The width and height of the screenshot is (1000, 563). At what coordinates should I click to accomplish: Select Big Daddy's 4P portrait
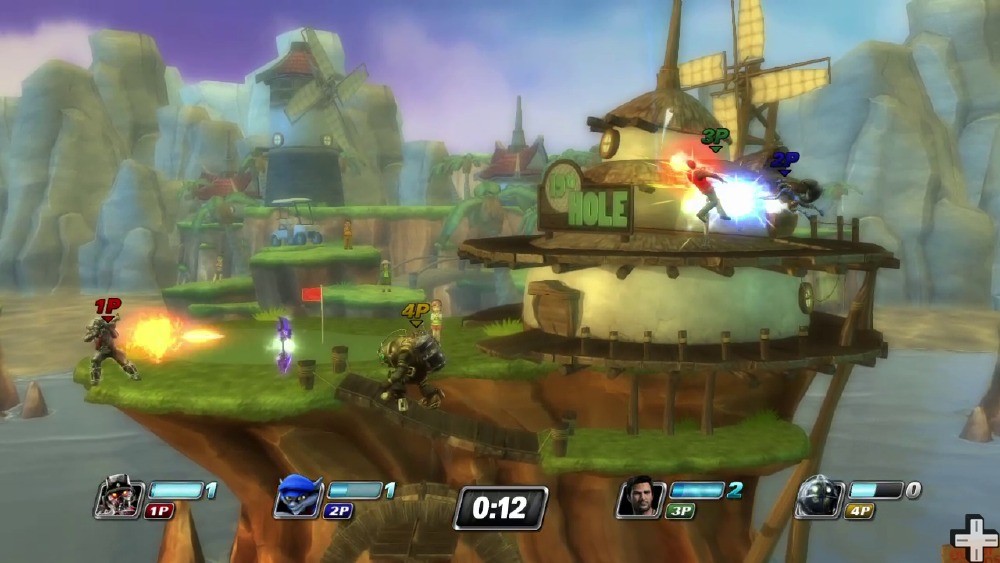tap(819, 496)
